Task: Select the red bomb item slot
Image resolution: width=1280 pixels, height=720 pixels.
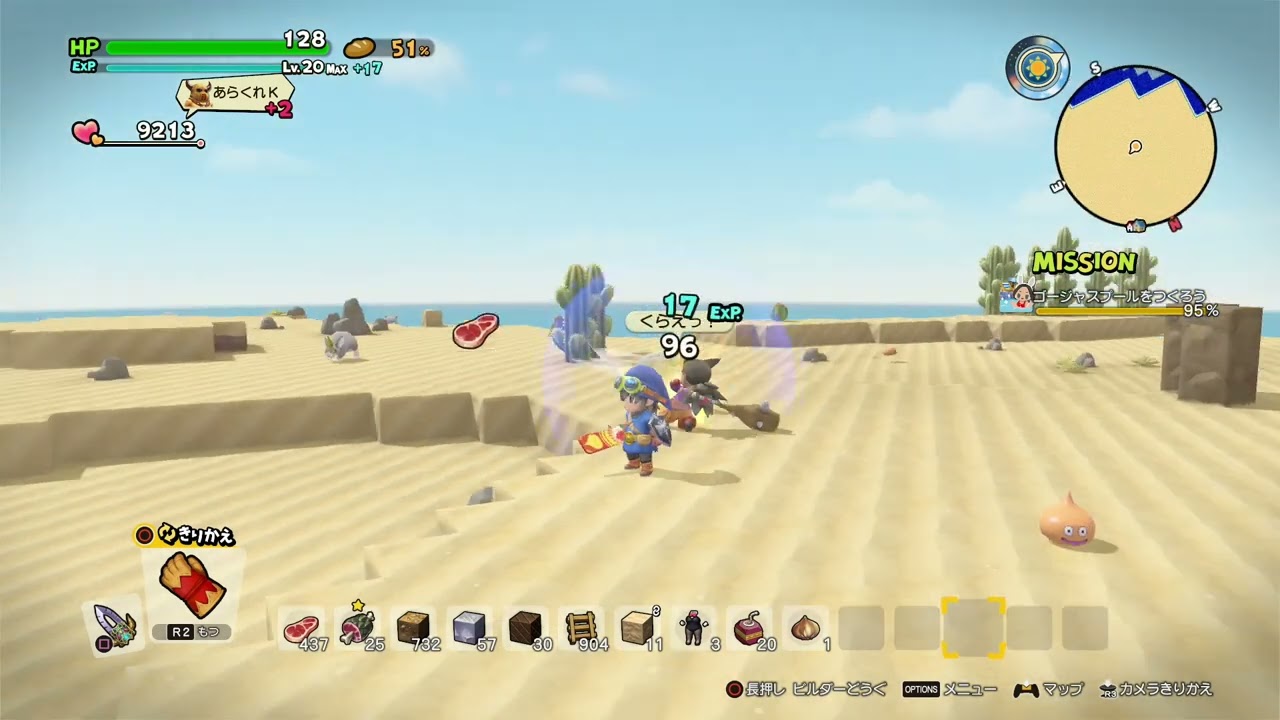Action: click(x=747, y=628)
